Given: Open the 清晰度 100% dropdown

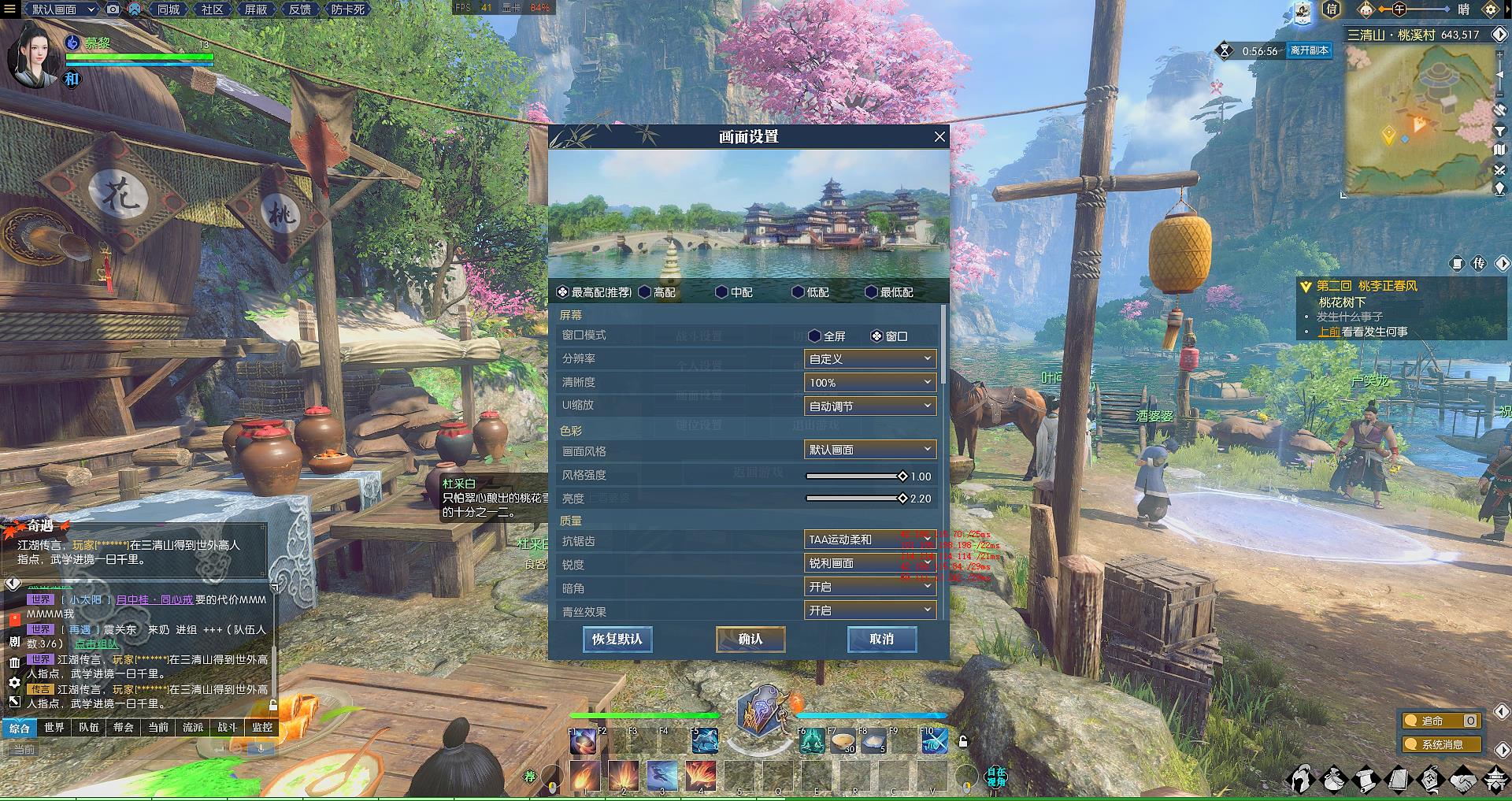Looking at the screenshot, I should (x=869, y=383).
